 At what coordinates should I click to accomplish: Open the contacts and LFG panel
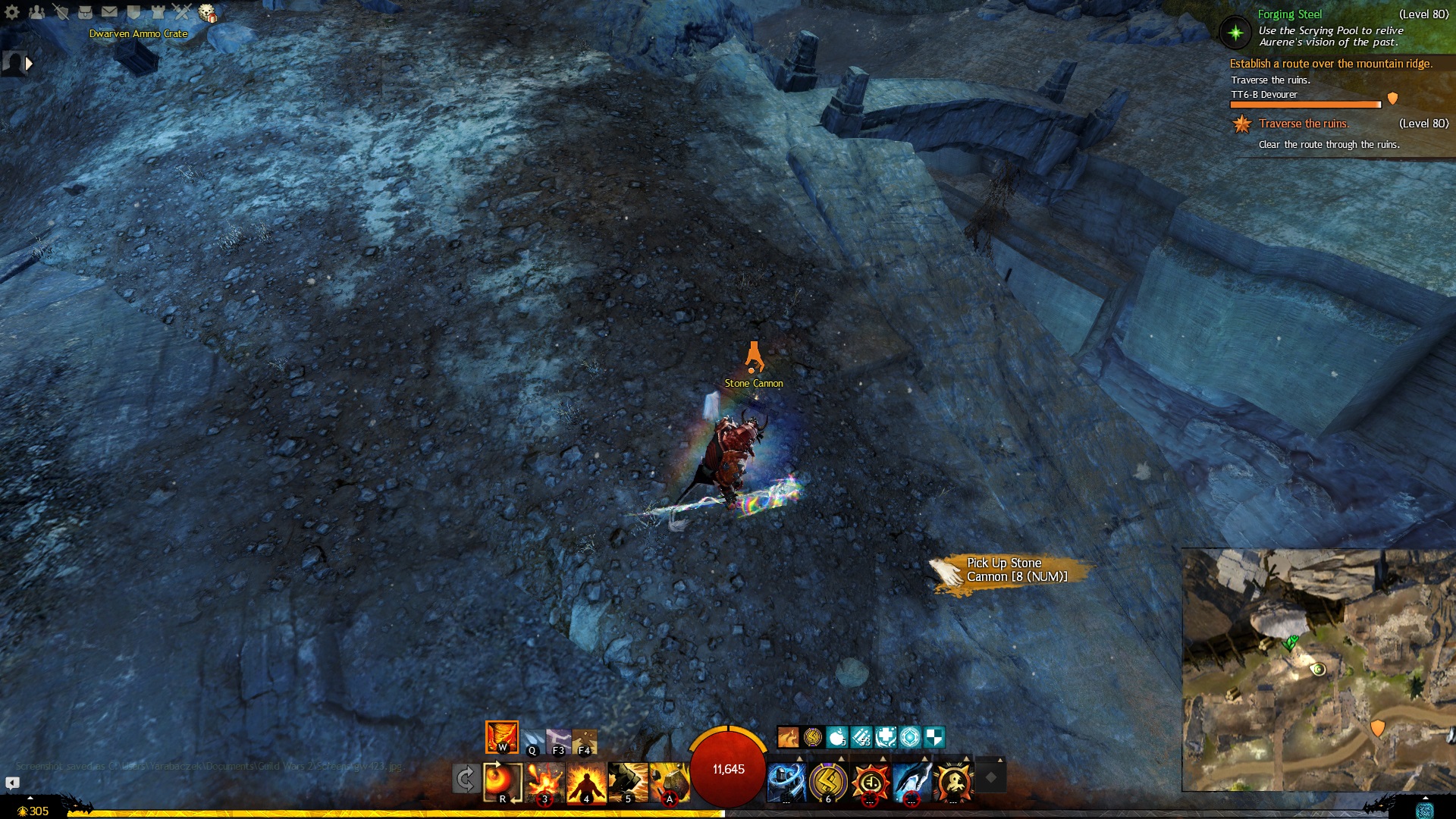point(36,11)
